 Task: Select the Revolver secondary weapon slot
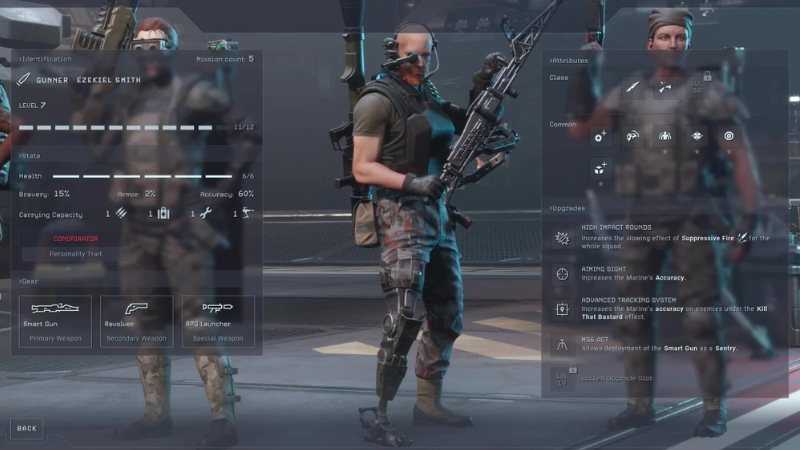[x=137, y=321]
